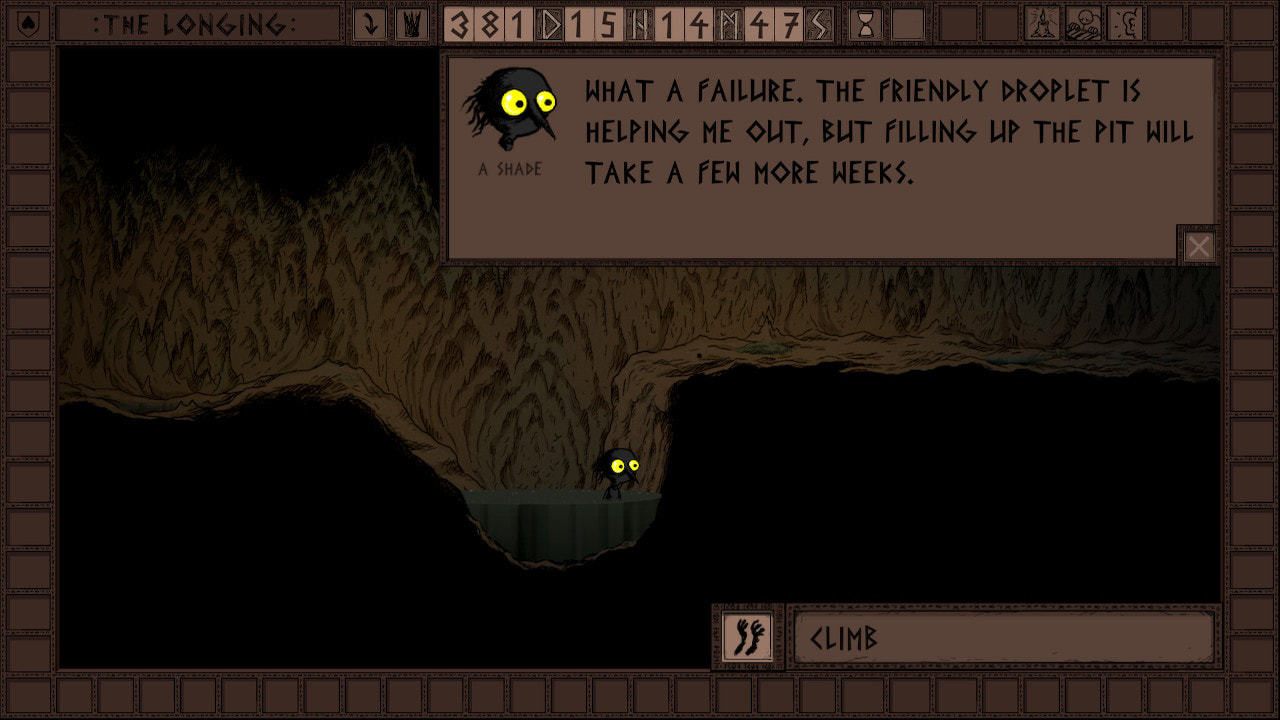Open the spade shield menu icon
The height and width of the screenshot is (720, 1280).
pos(29,24)
